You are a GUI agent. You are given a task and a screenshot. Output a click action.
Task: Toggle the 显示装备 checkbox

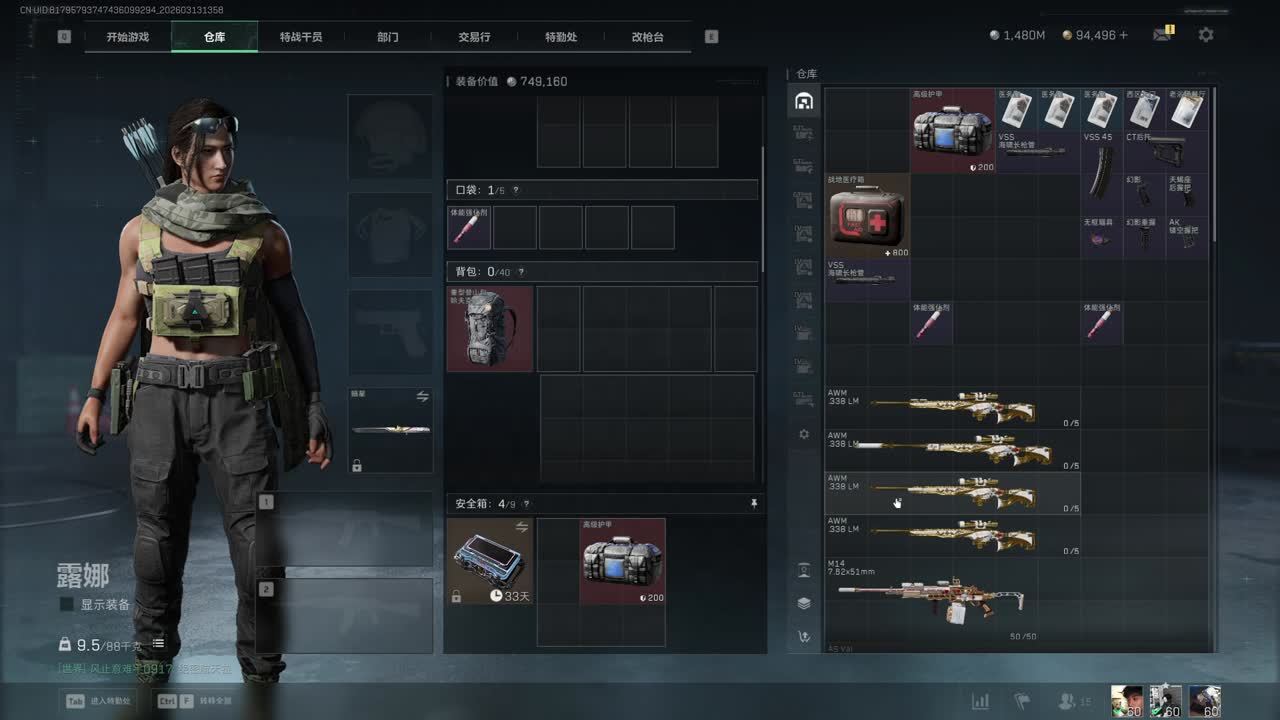67,604
